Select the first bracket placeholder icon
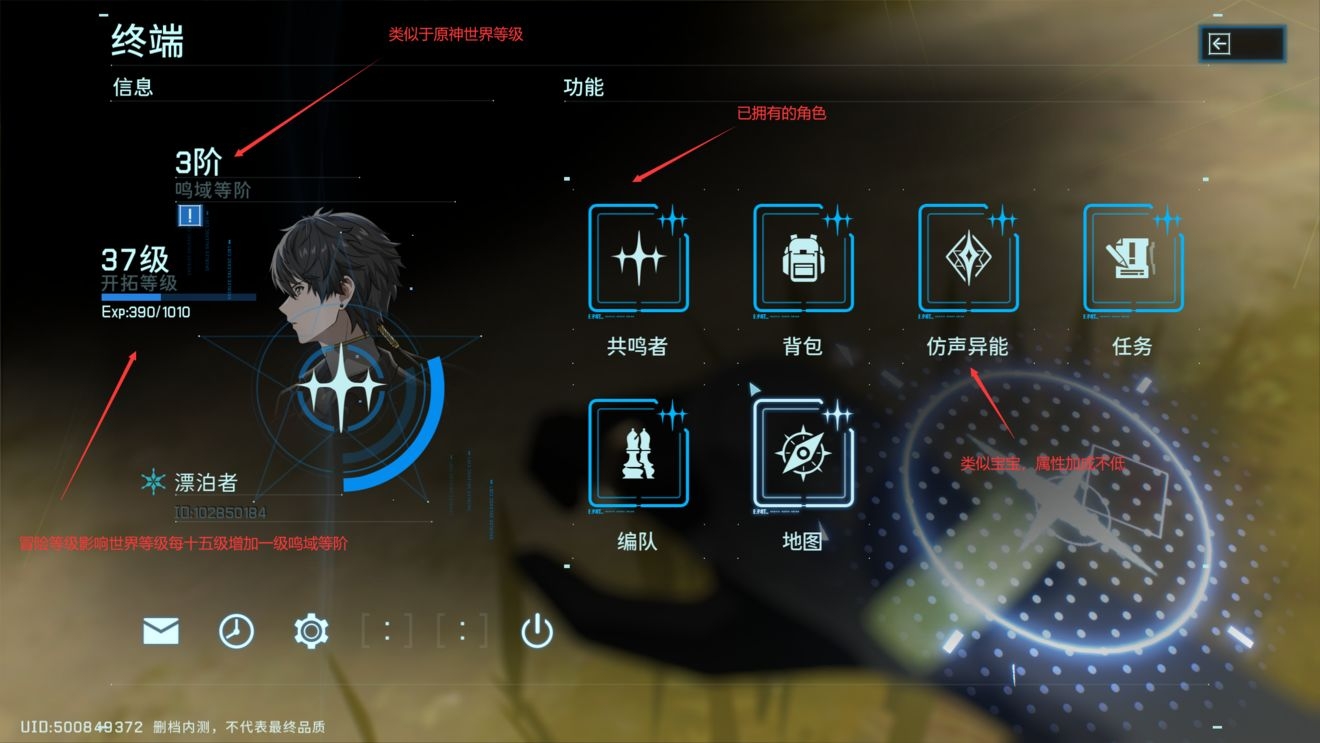This screenshot has width=1320, height=743. 385,631
